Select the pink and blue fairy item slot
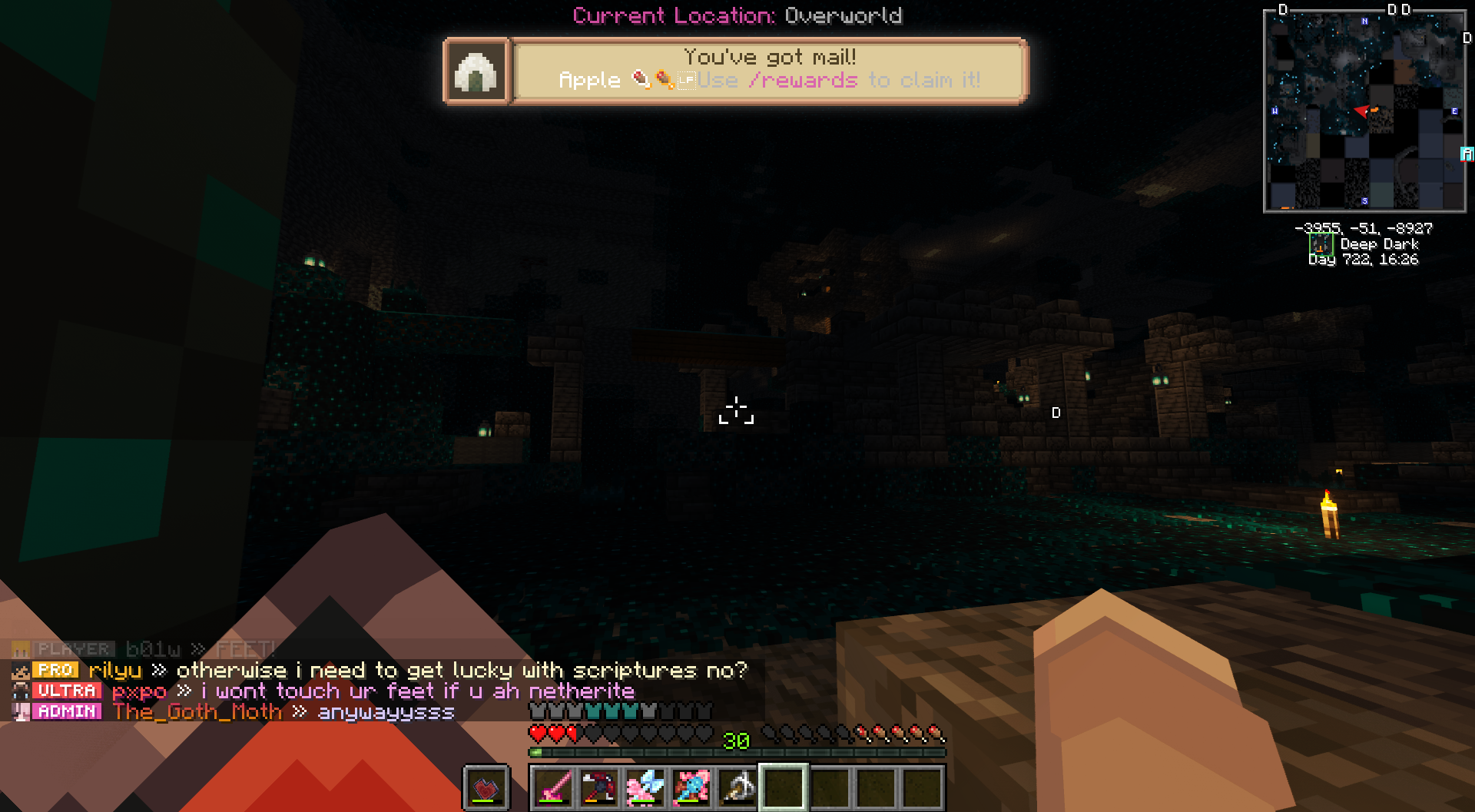Viewport: 1475px width, 812px height. pos(645,787)
